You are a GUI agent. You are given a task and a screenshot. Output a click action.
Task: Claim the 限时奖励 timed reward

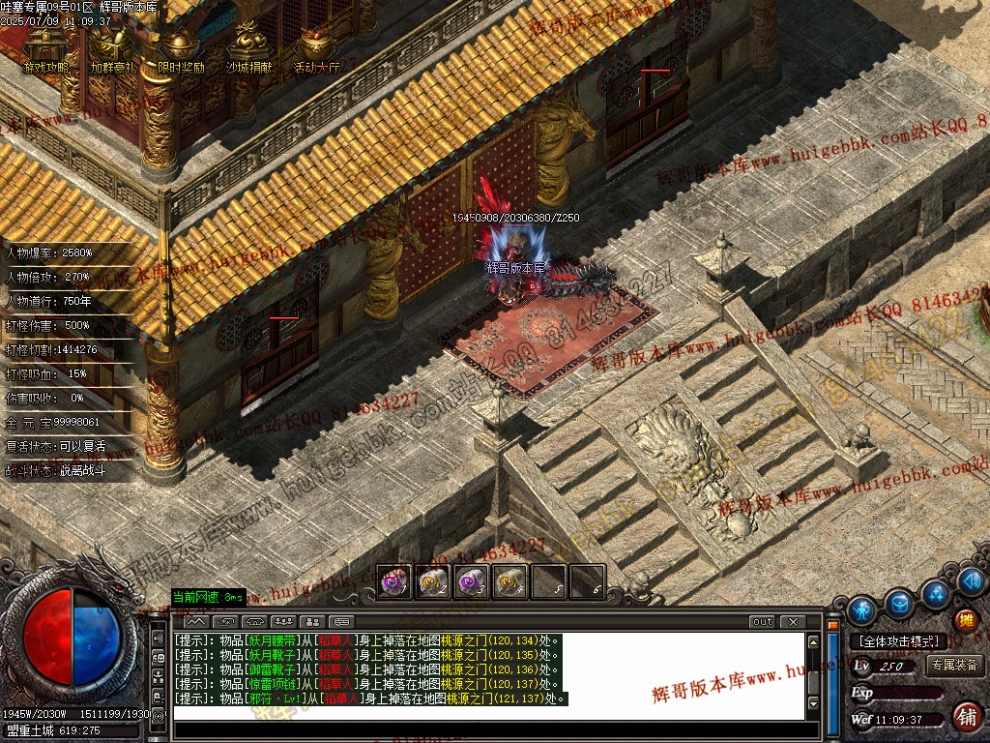pyautogui.click(x=180, y=51)
